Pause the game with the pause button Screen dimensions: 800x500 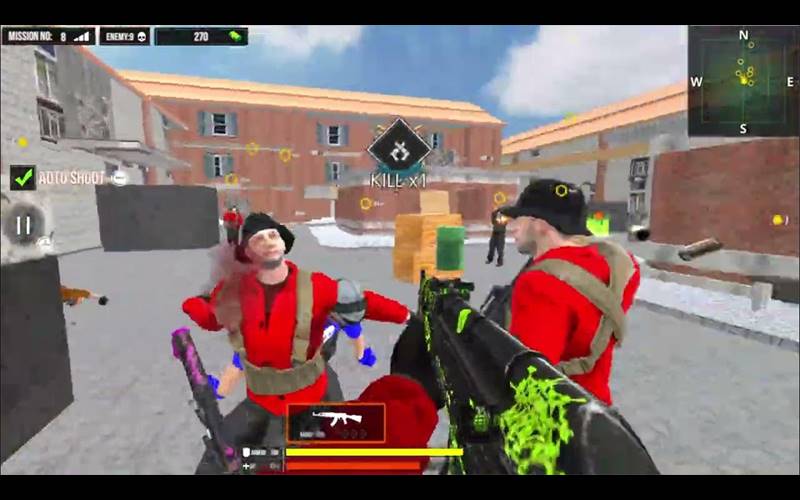tap(23, 224)
